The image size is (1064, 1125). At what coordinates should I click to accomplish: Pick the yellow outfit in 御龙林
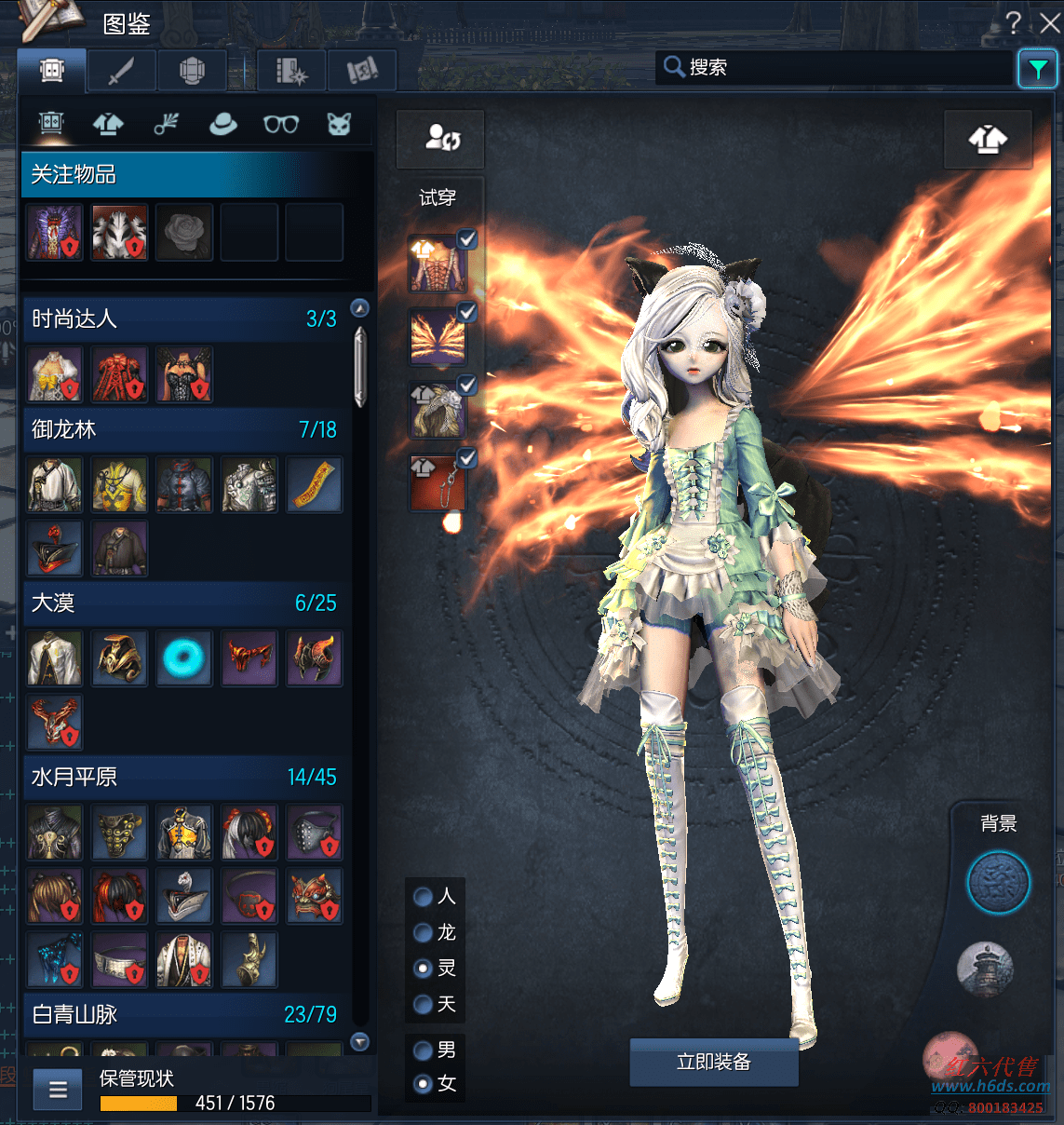[x=119, y=484]
